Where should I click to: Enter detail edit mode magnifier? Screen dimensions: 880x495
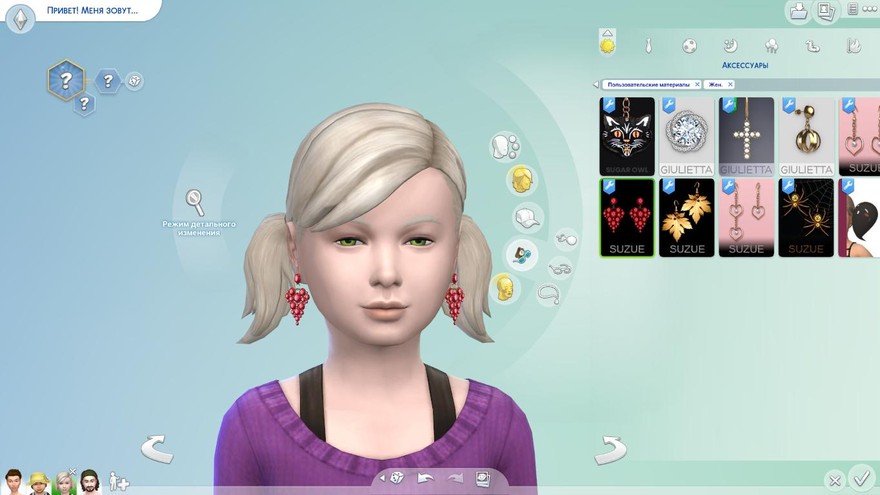click(195, 201)
